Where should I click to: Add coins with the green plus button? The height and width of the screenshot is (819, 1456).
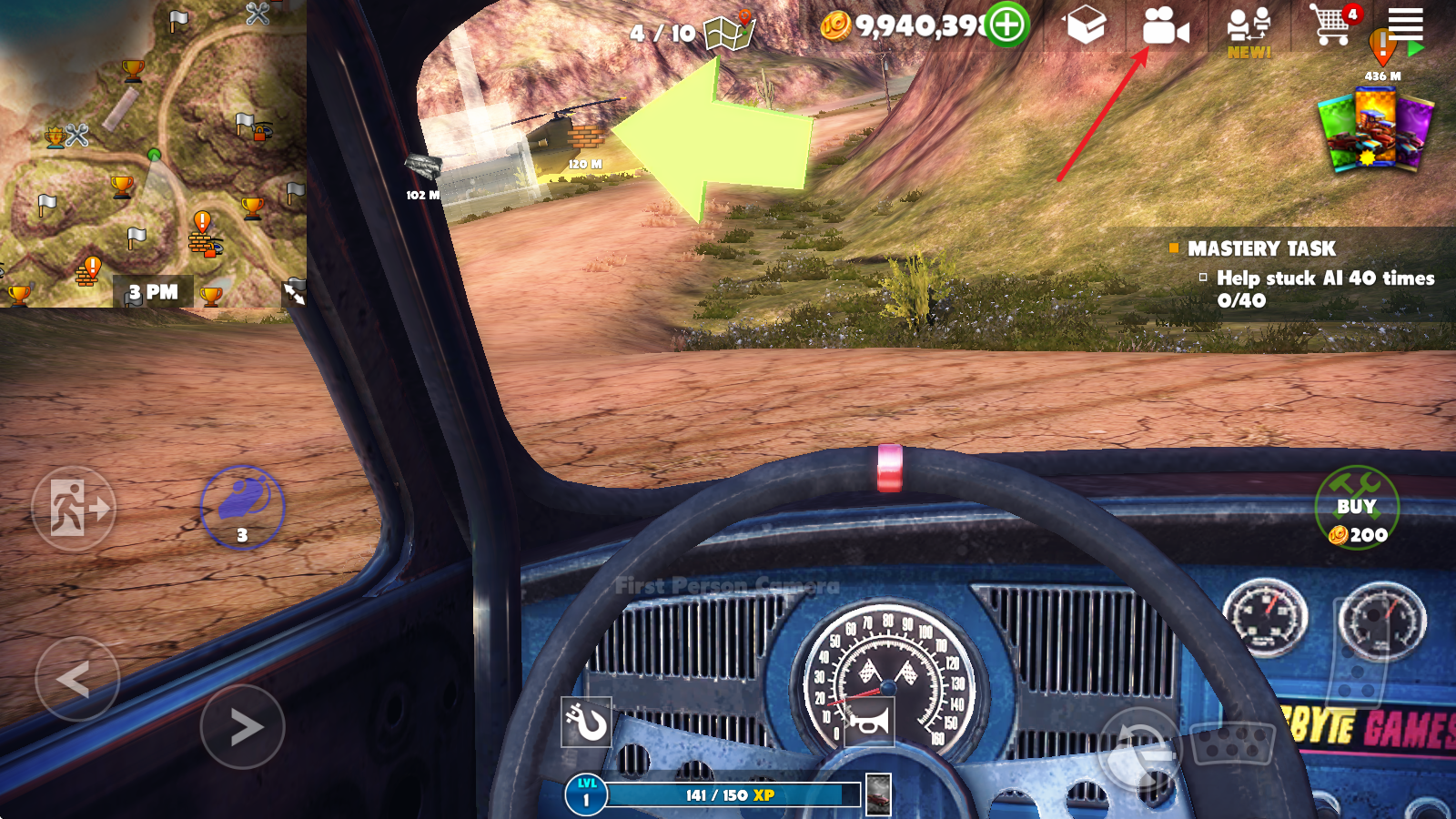point(1007,25)
